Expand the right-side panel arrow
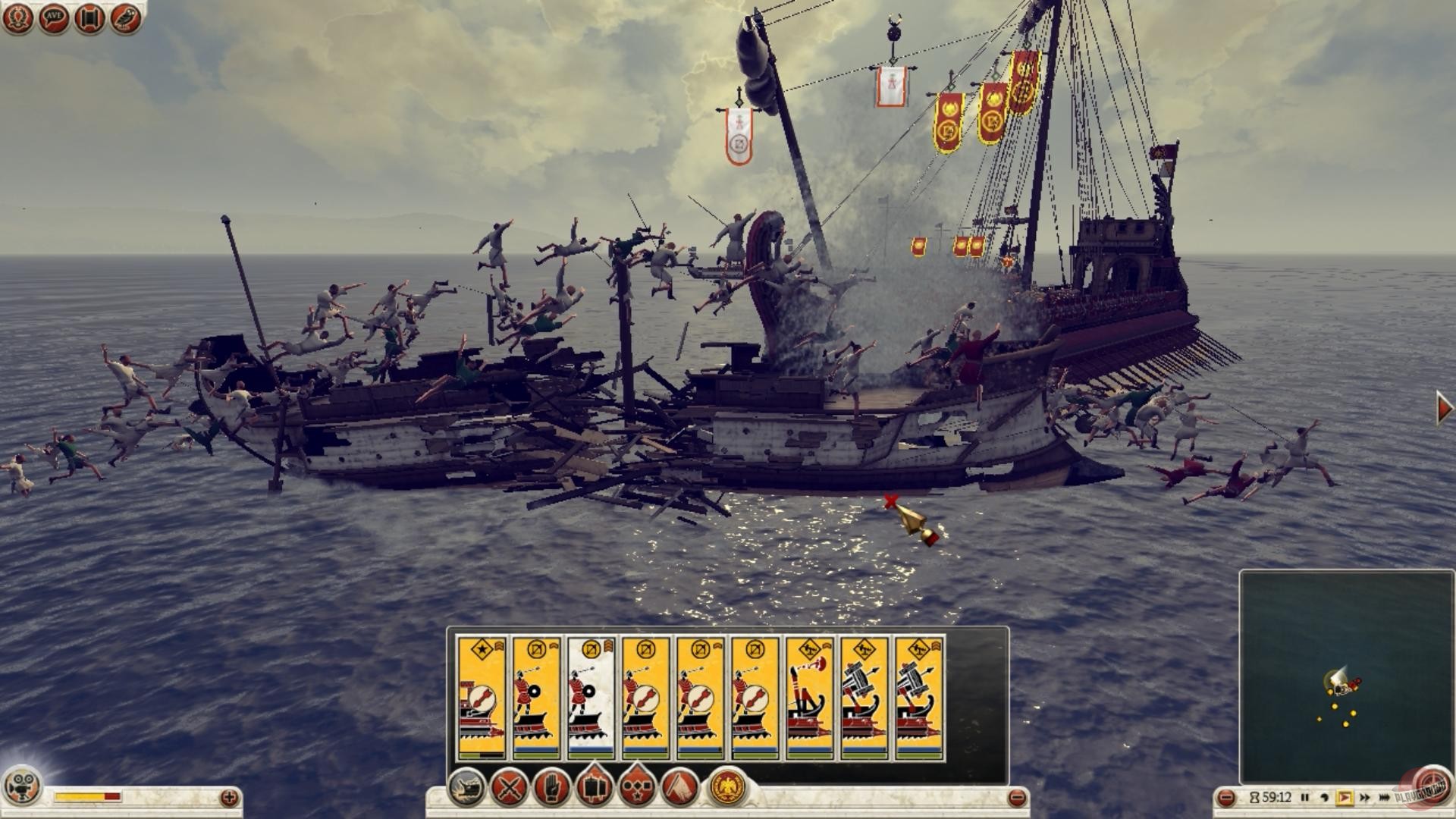Viewport: 1456px width, 819px height. (1444, 408)
